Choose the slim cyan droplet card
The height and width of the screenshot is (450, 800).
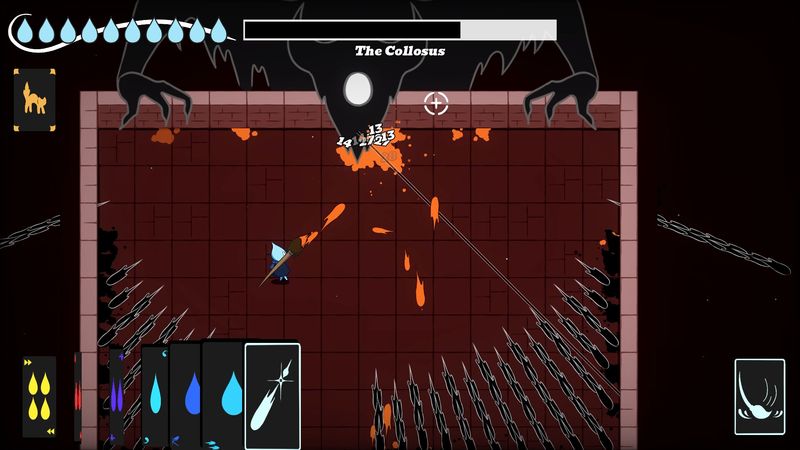[155, 396]
